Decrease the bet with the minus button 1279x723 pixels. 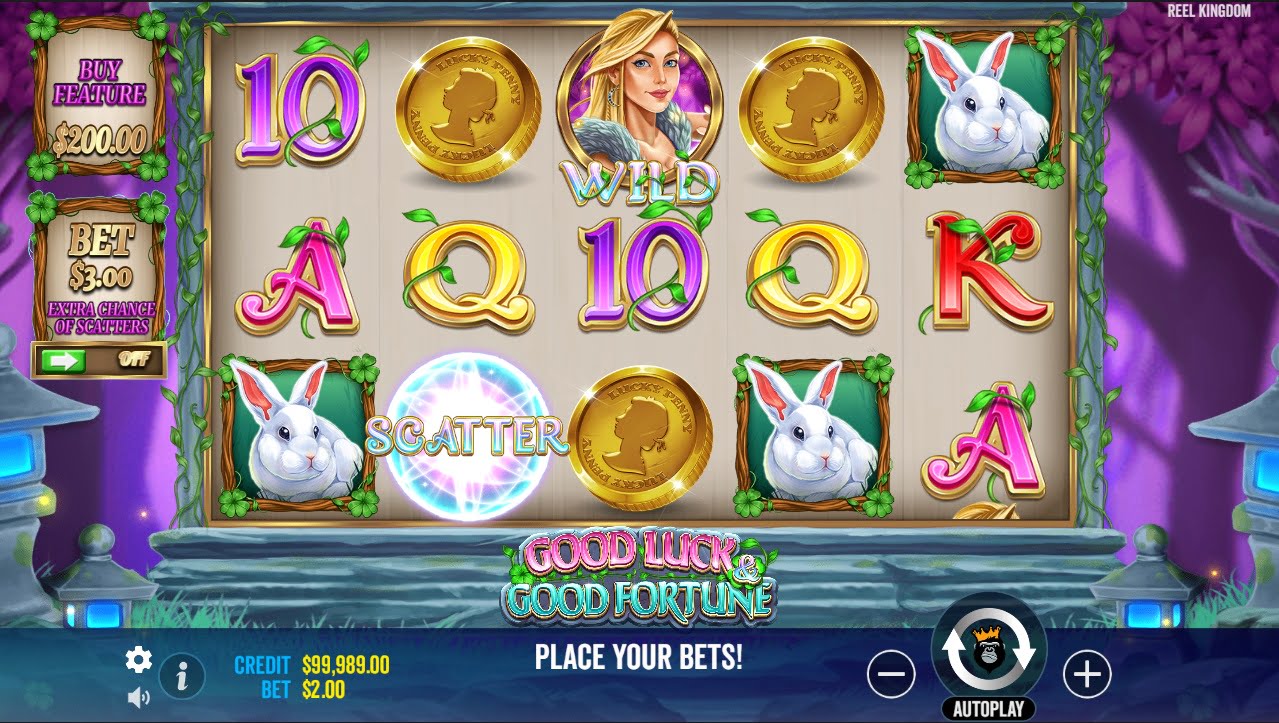pyautogui.click(x=890, y=675)
